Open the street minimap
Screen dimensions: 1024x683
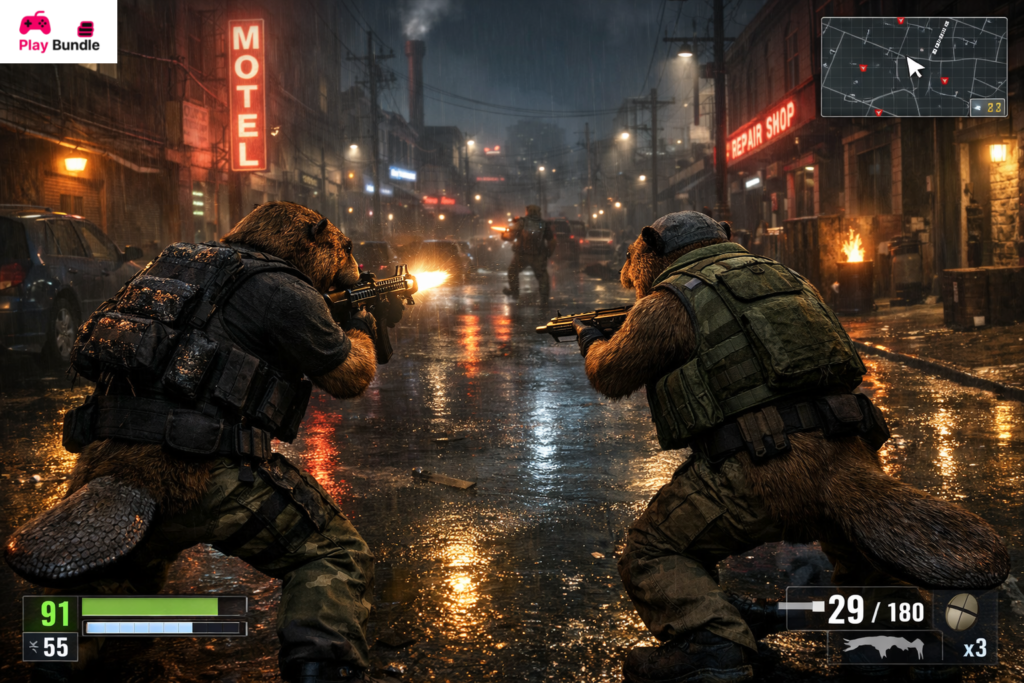click(913, 66)
